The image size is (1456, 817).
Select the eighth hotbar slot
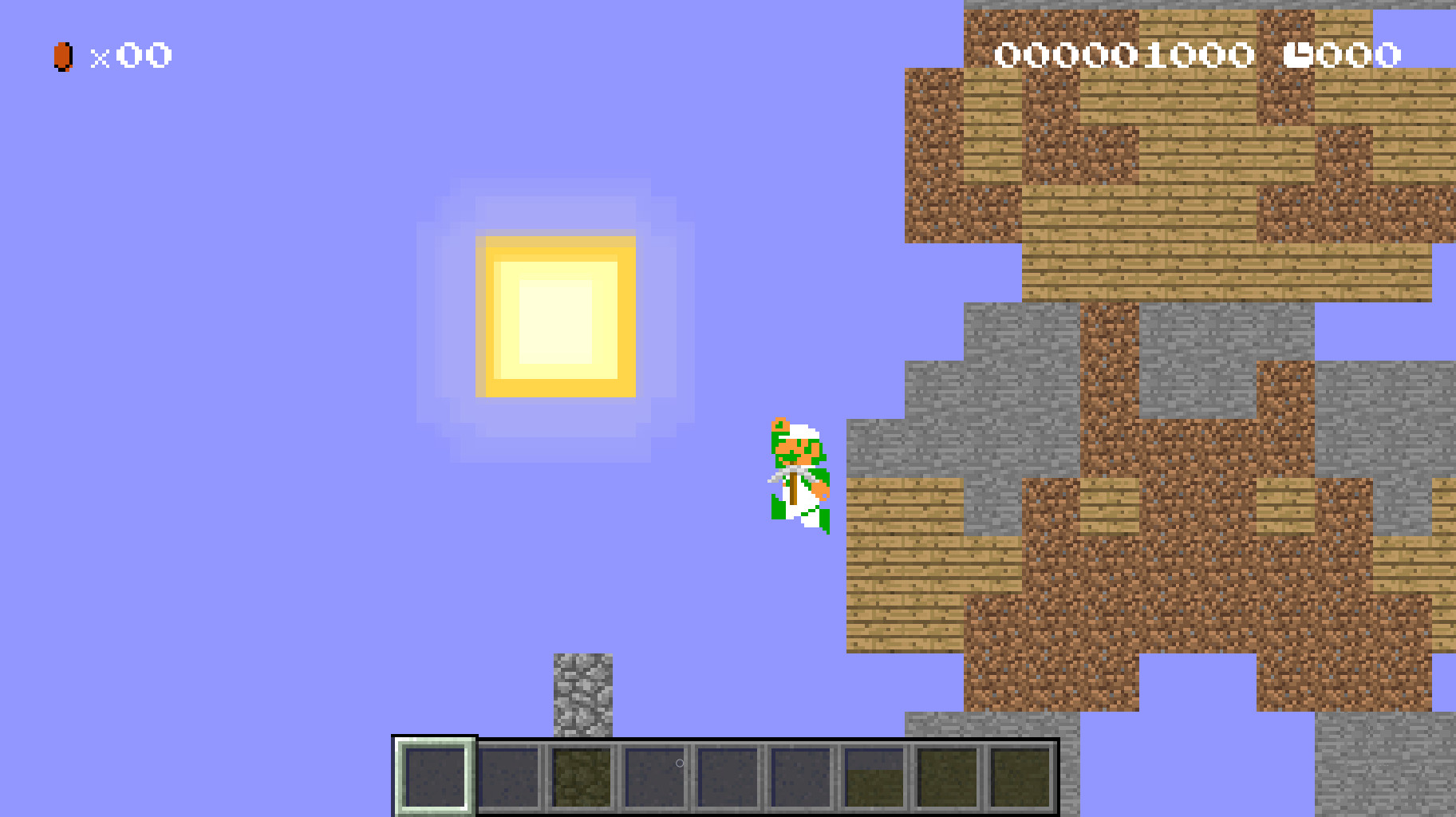(x=948, y=778)
